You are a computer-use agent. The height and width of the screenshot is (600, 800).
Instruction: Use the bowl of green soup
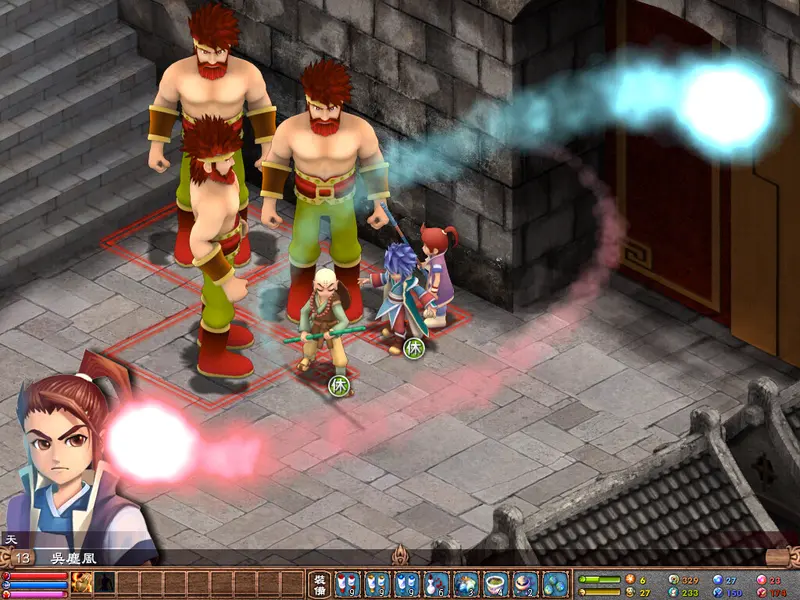click(496, 583)
